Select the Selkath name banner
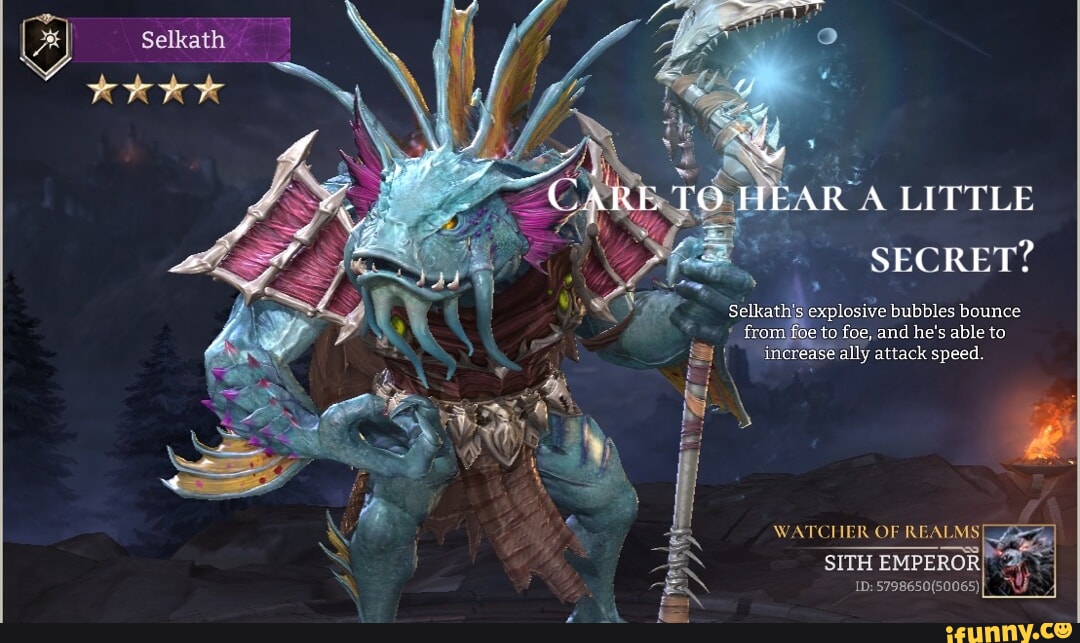The image size is (1080, 643). pyautogui.click(x=182, y=41)
